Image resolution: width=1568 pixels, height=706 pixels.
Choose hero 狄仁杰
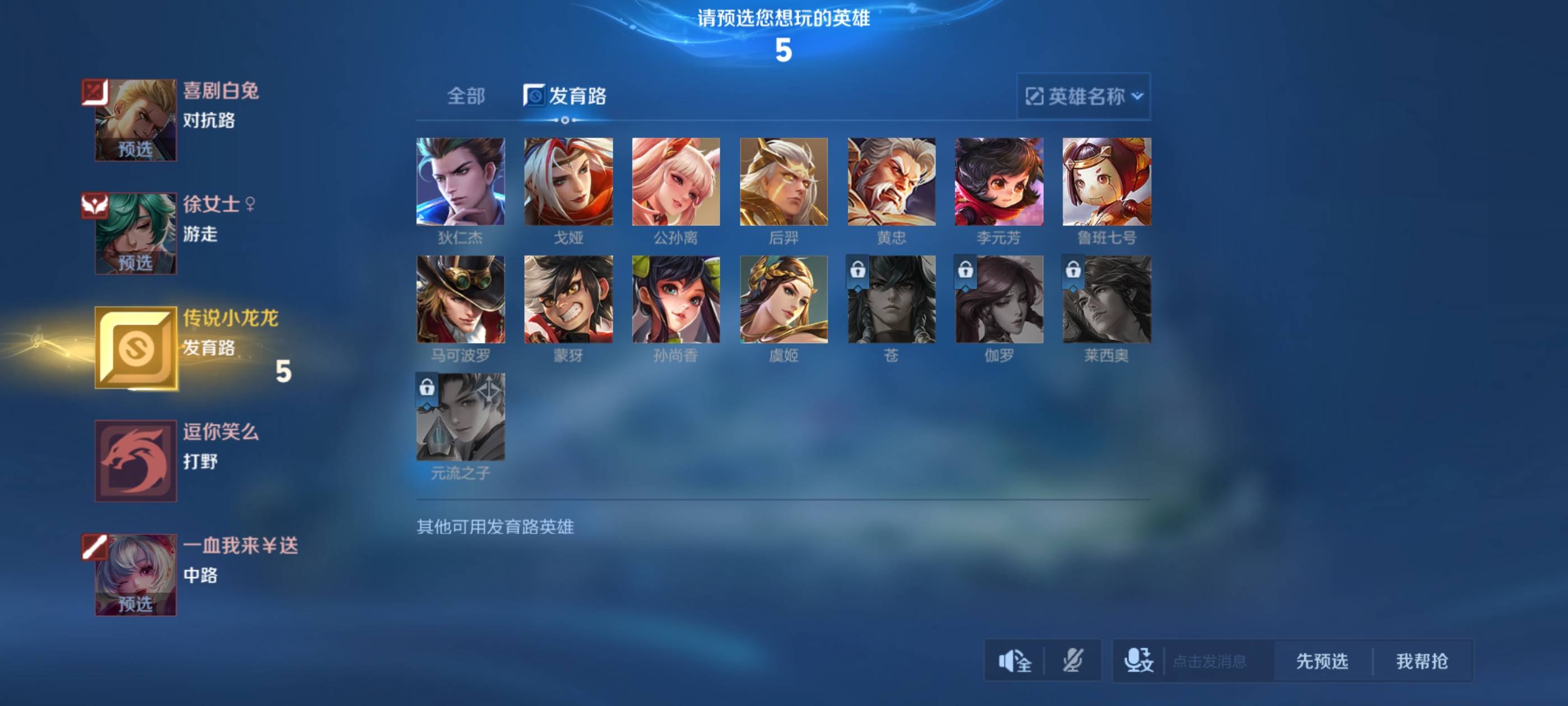click(460, 182)
